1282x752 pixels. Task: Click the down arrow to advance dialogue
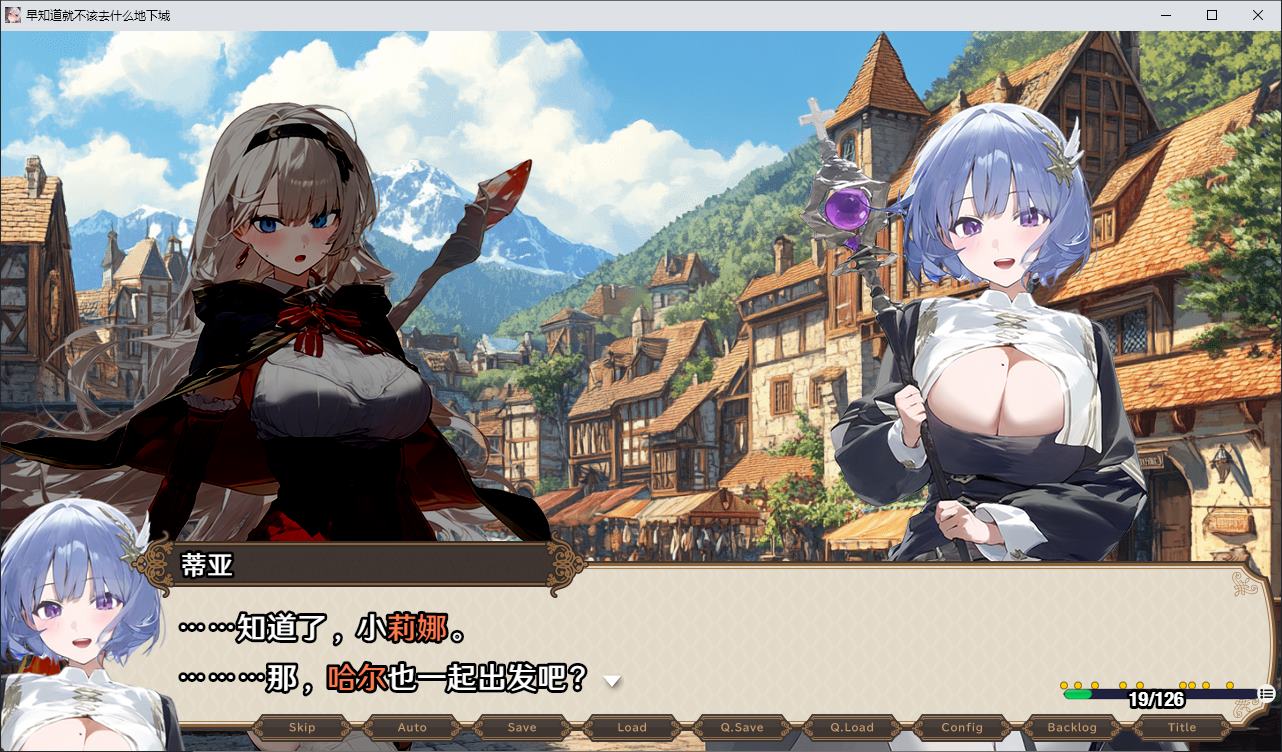coord(611,679)
